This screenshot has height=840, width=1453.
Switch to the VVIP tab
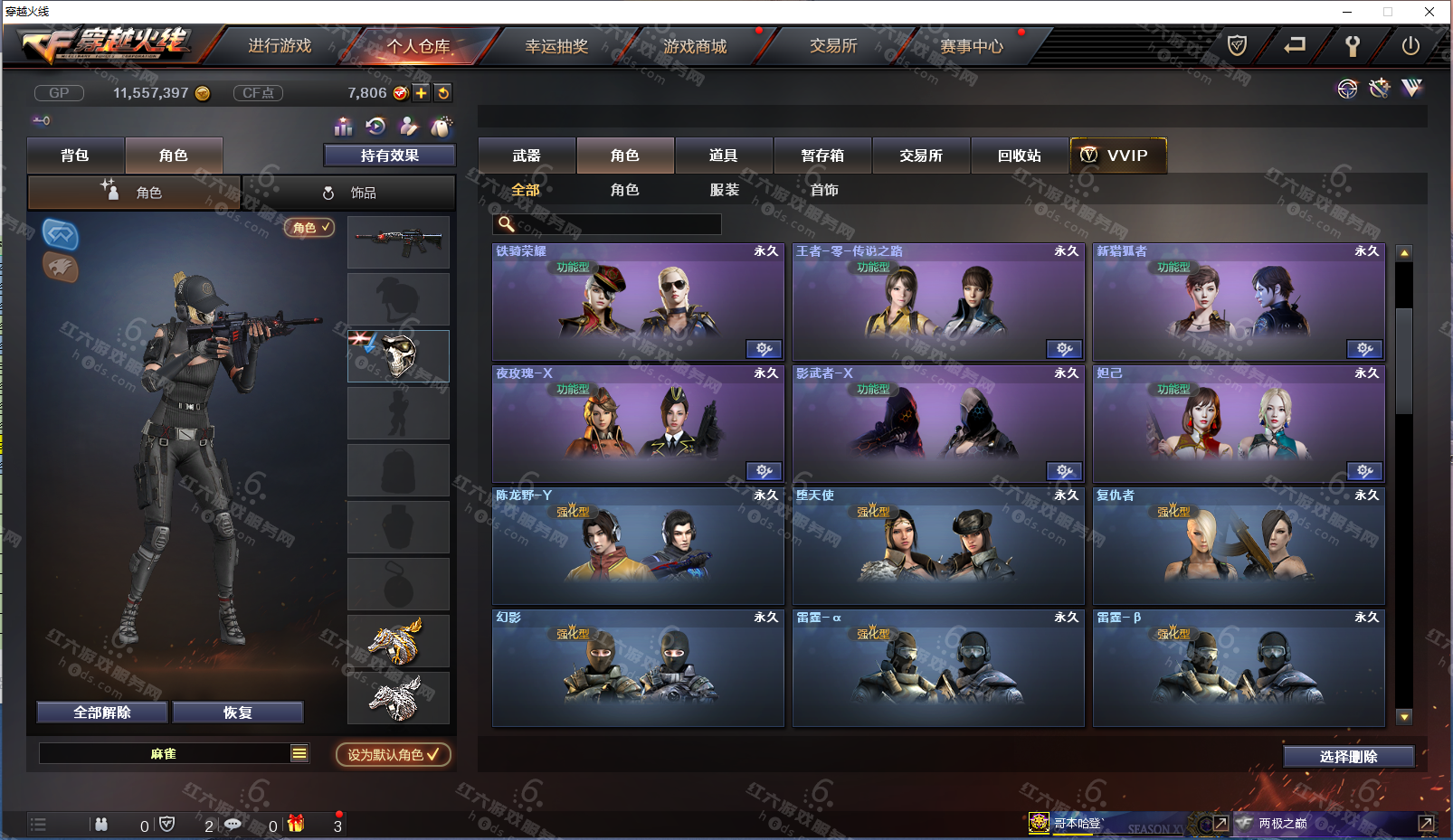click(x=1118, y=156)
